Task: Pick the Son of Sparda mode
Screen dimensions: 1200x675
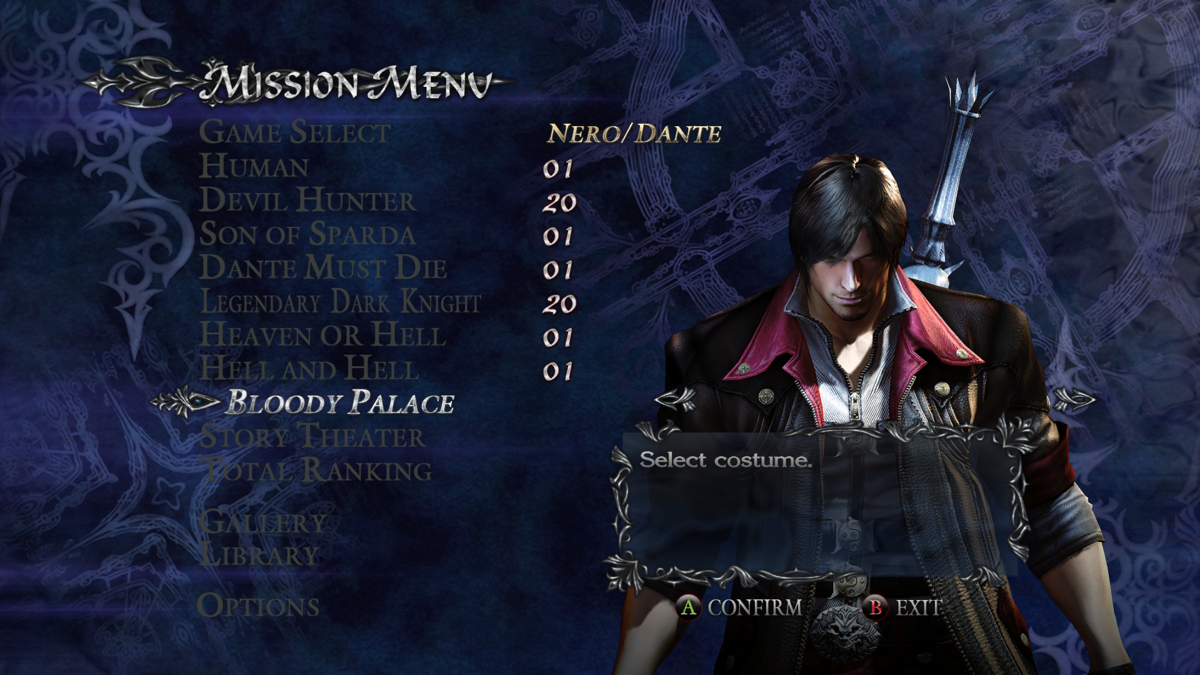Action: tap(307, 234)
